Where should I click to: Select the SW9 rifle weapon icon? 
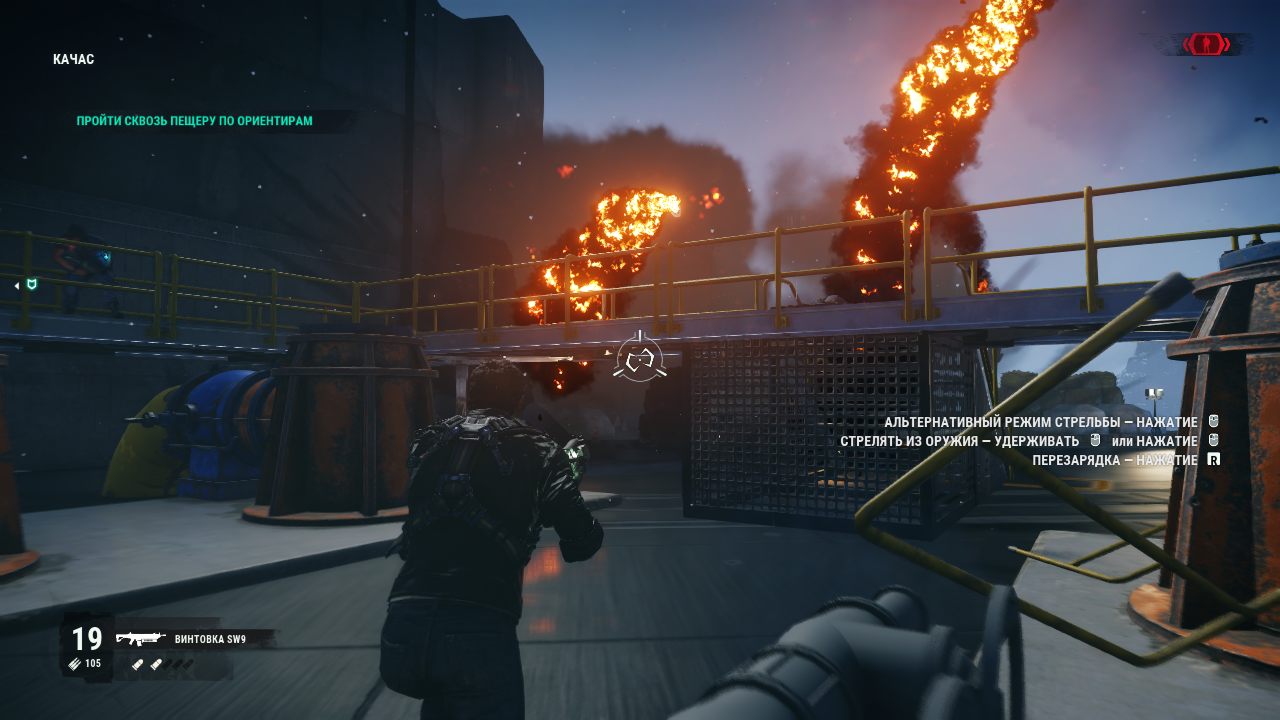click(x=140, y=639)
